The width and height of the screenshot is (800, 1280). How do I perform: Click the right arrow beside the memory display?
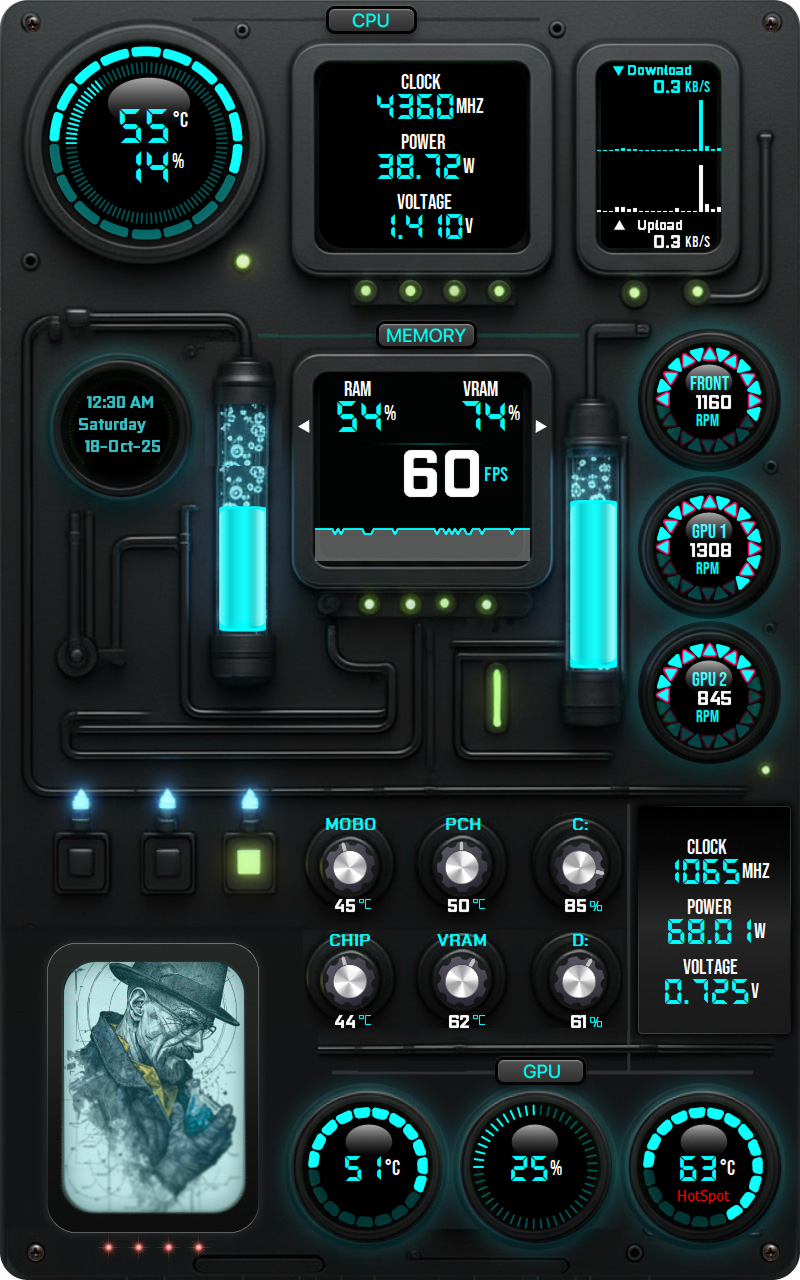pyautogui.click(x=542, y=427)
